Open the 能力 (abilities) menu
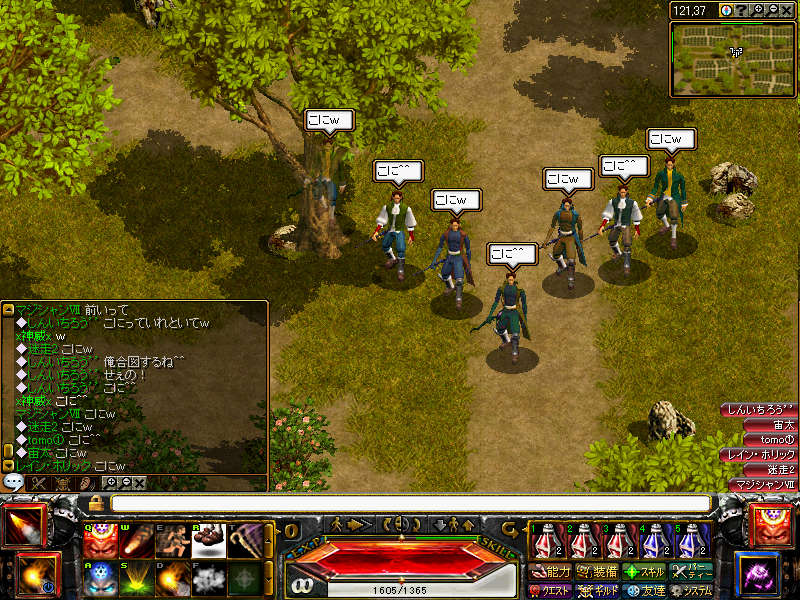 [x=551, y=572]
